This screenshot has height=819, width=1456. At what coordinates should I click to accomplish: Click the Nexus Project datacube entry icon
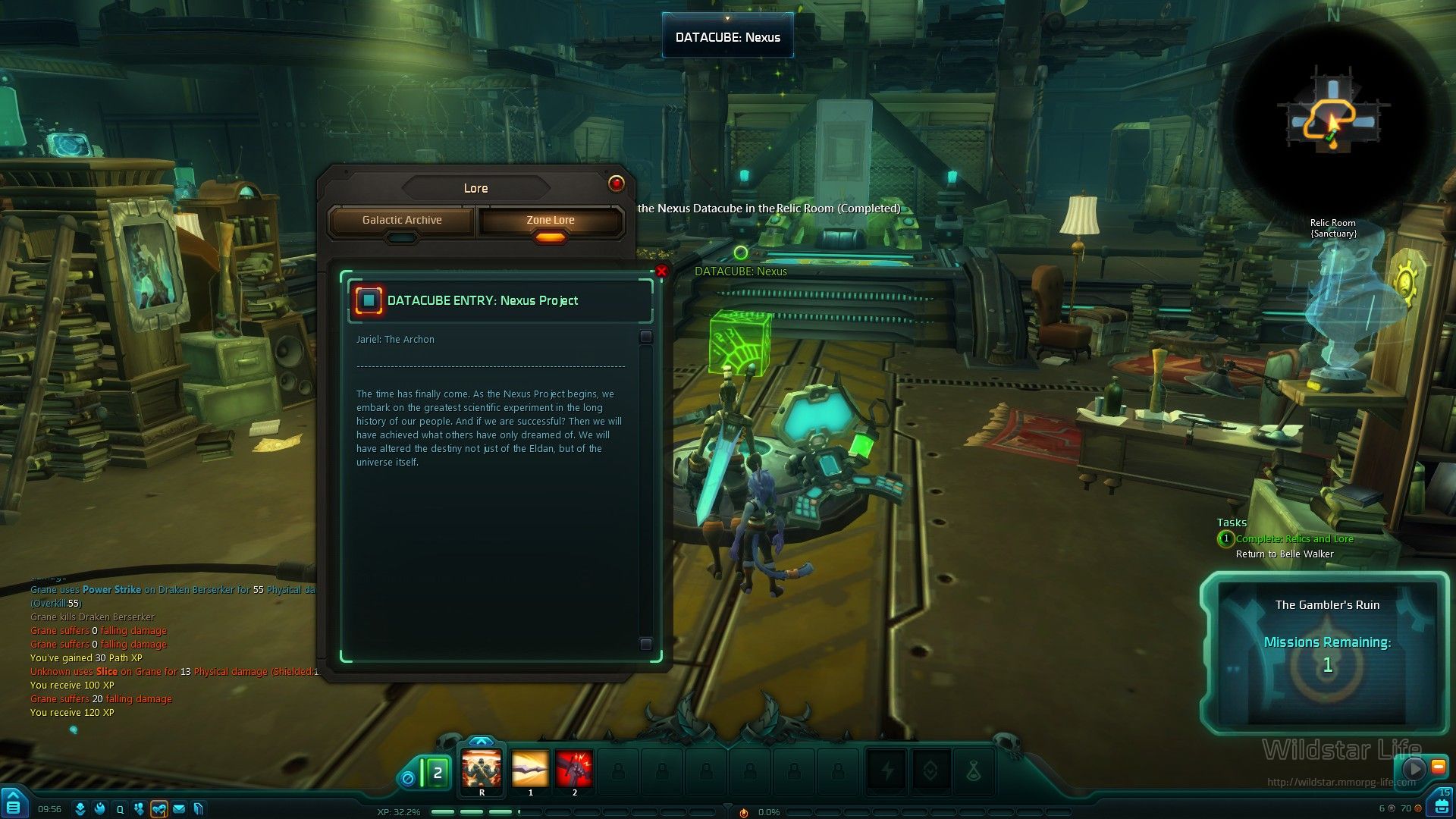[369, 300]
